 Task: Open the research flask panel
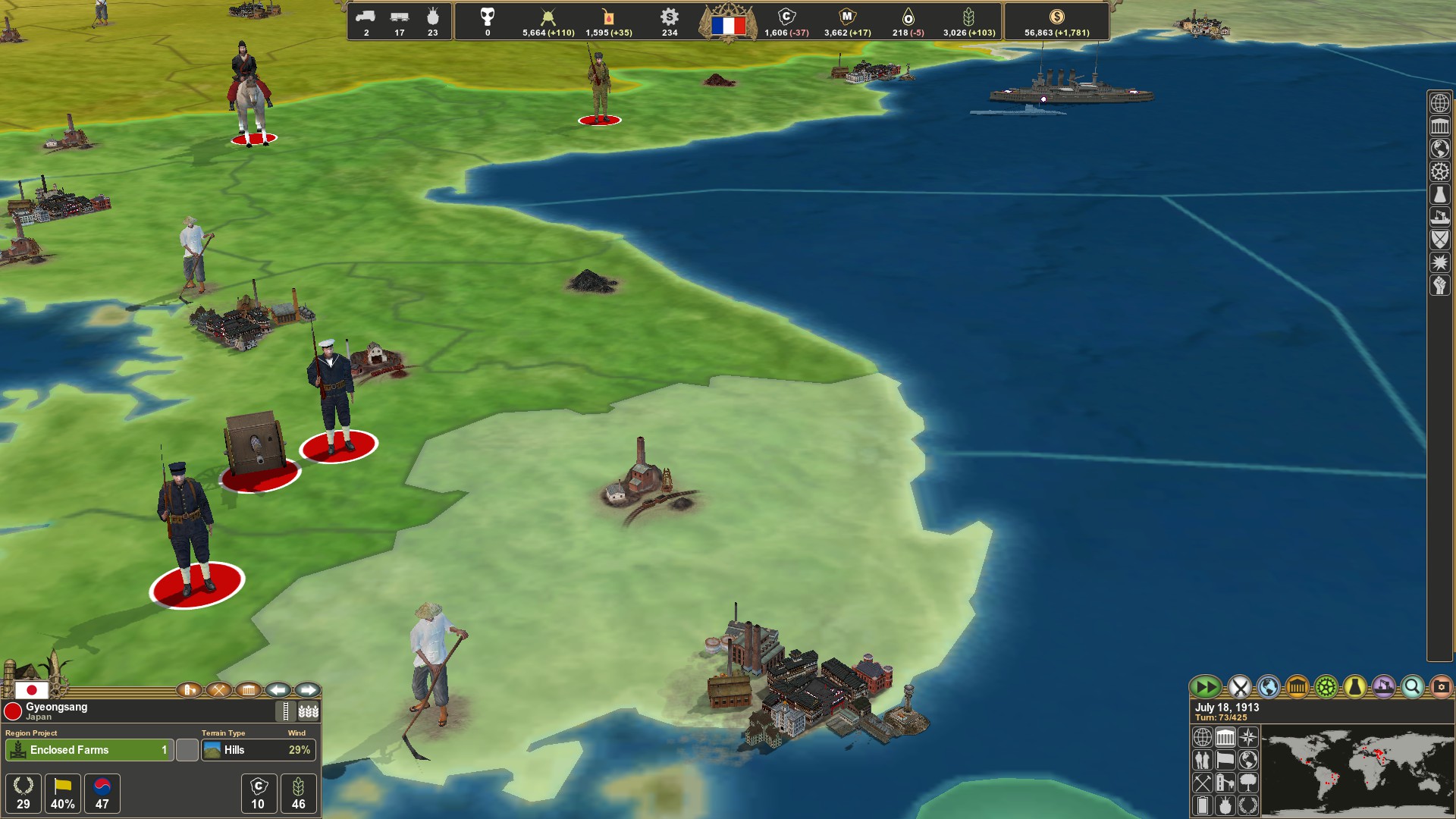click(1354, 689)
